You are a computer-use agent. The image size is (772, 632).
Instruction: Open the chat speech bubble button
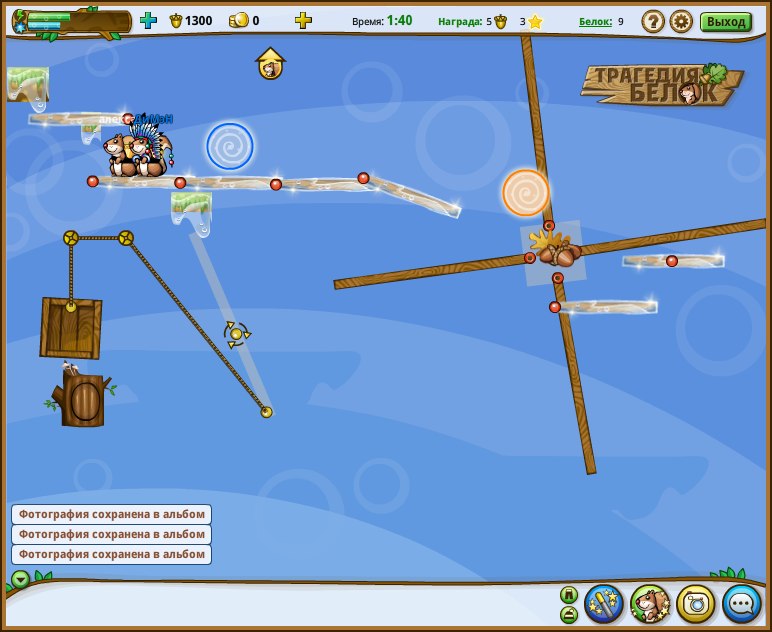pyautogui.click(x=742, y=603)
